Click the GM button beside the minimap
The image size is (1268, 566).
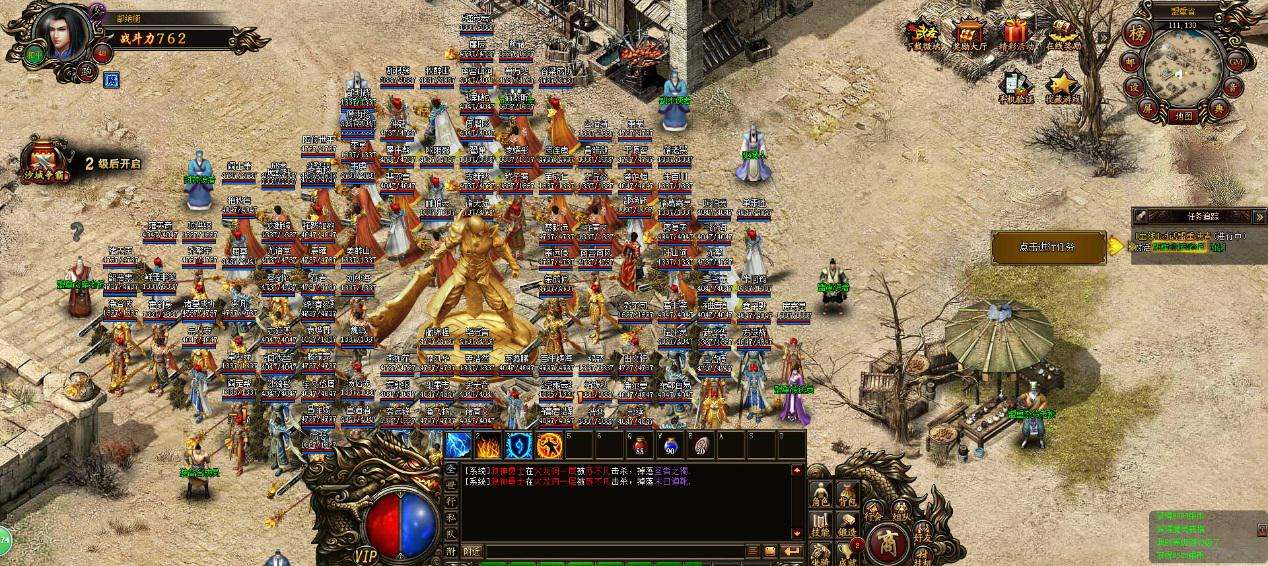[1236, 63]
